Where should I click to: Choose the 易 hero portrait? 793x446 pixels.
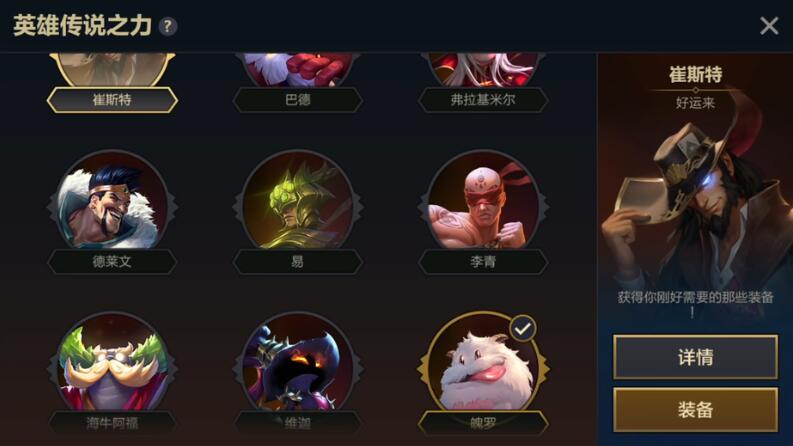pyautogui.click(x=297, y=205)
